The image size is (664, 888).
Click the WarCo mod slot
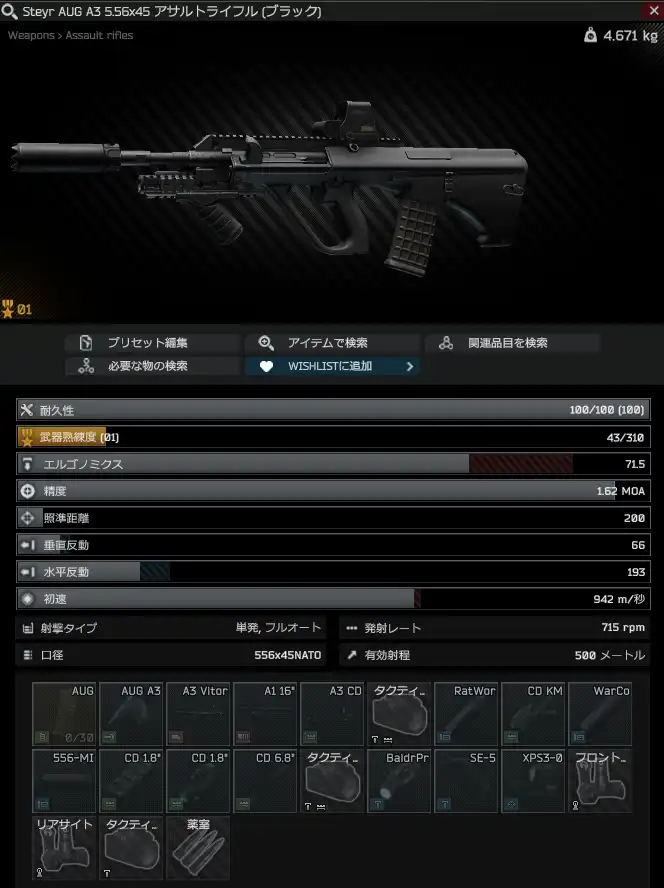pyautogui.click(x=601, y=714)
